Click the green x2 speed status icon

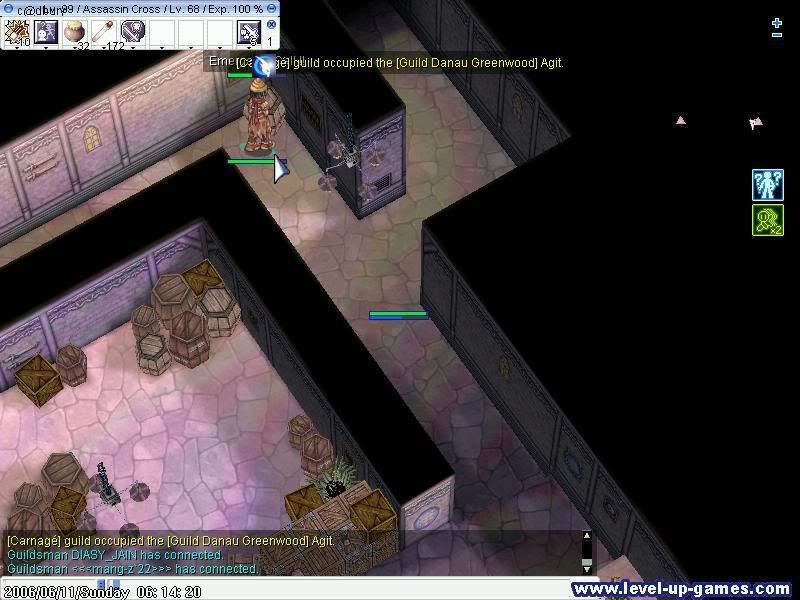click(767, 220)
